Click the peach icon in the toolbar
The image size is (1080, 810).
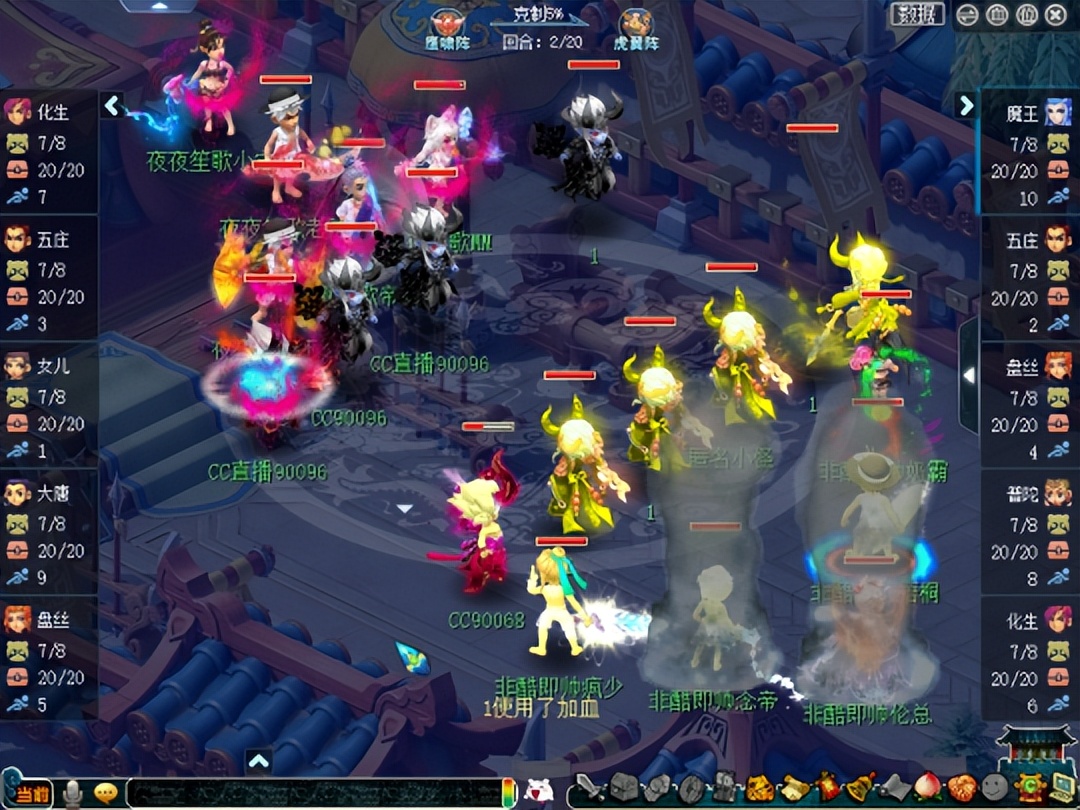click(x=927, y=788)
